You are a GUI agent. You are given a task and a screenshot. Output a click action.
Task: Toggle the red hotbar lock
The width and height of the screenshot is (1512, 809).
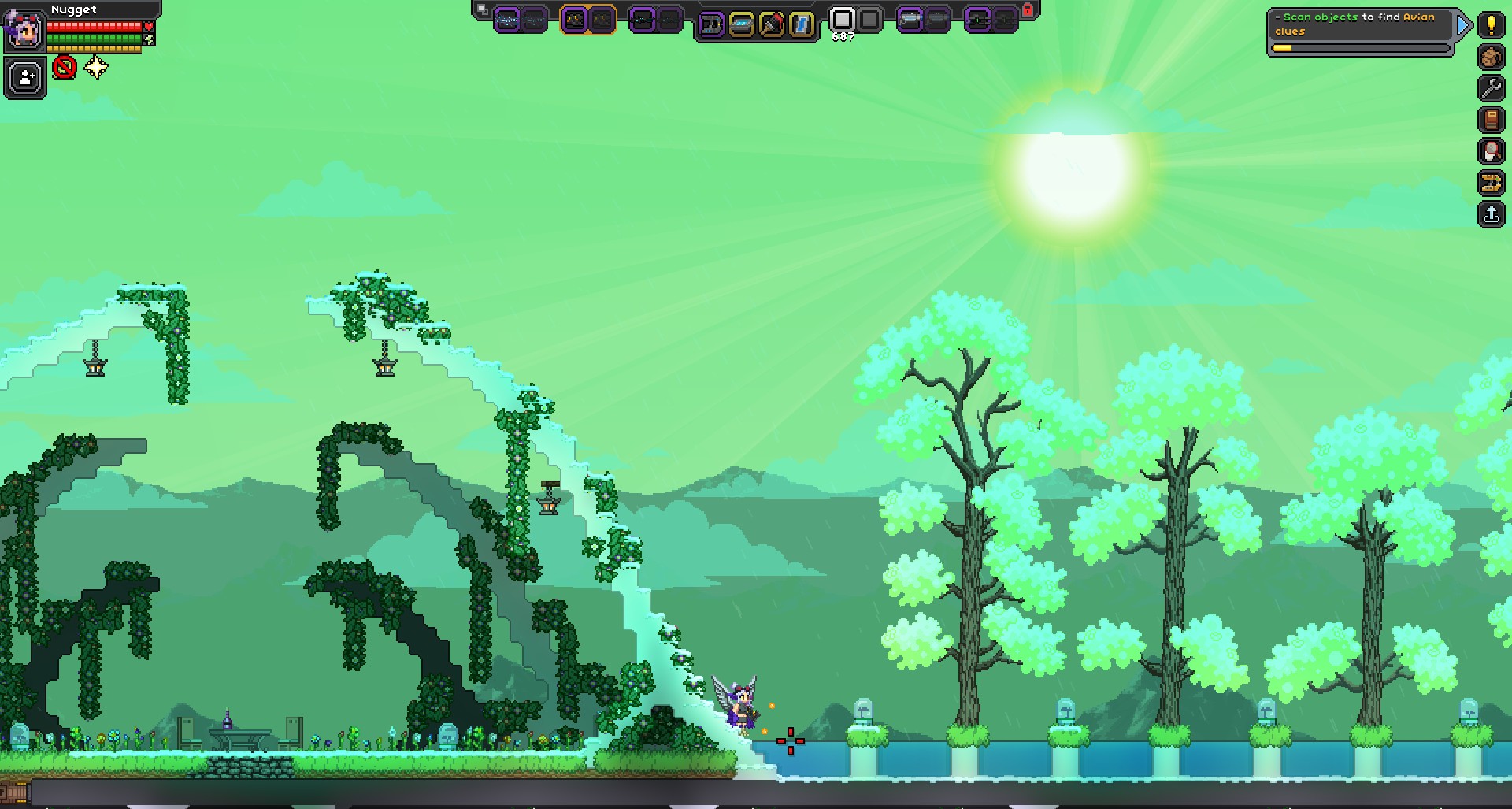coord(1027,10)
